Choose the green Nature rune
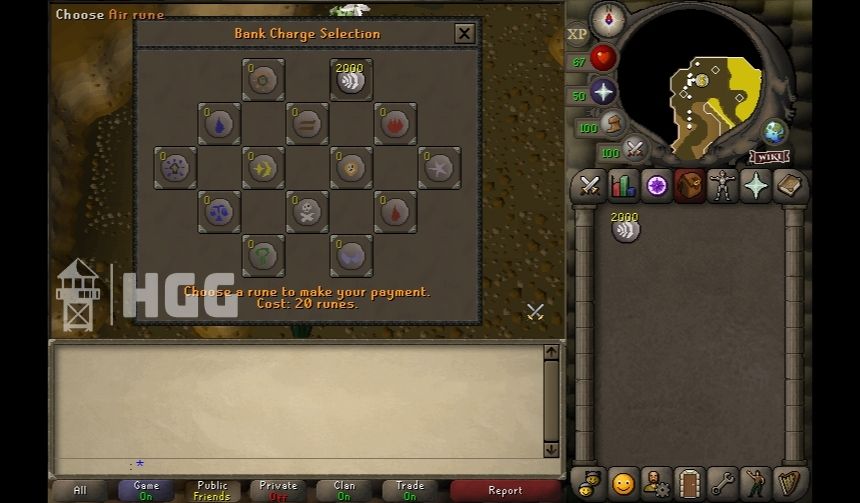 click(x=263, y=256)
